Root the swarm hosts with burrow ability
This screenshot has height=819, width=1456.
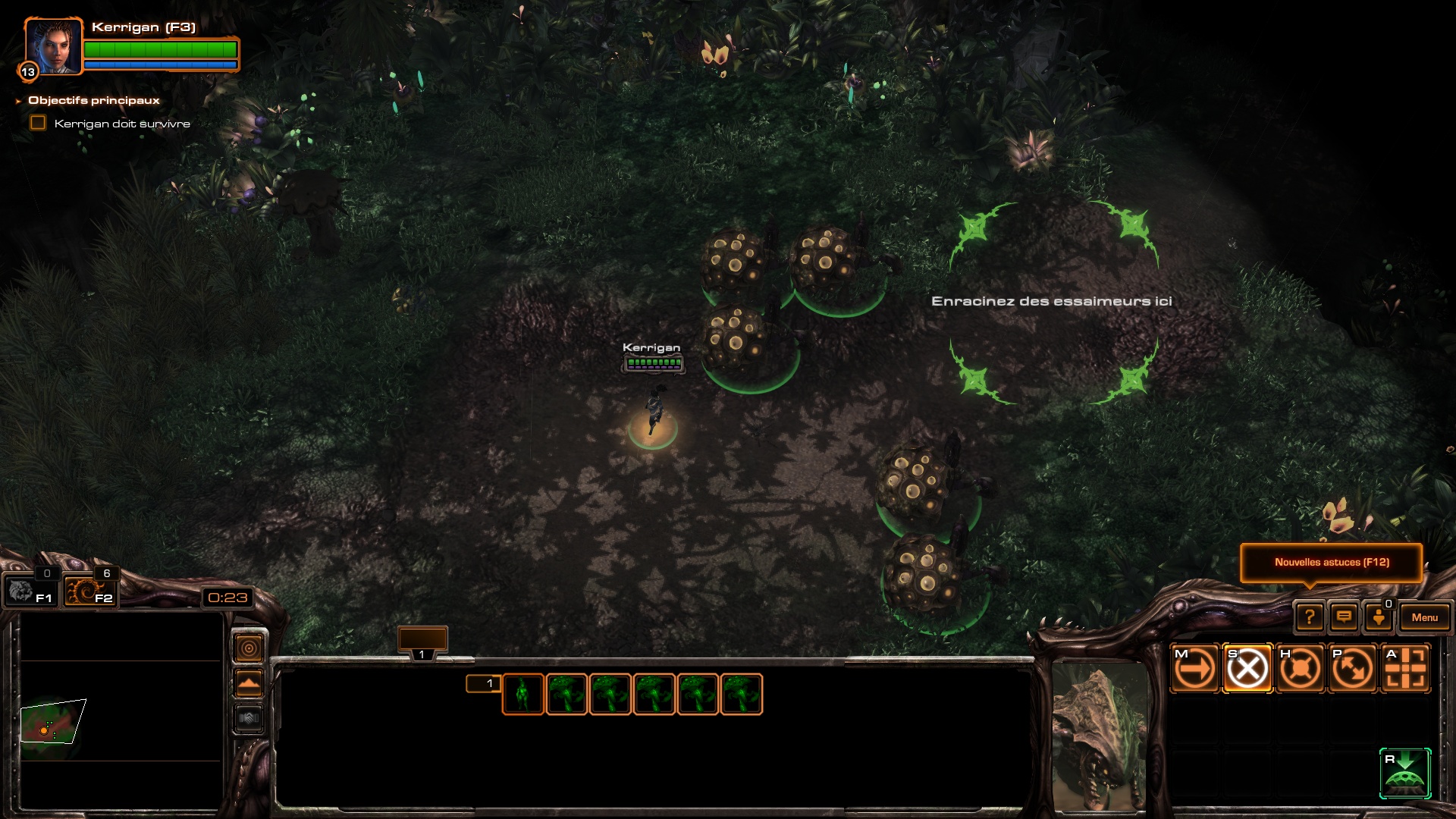pos(1405,773)
